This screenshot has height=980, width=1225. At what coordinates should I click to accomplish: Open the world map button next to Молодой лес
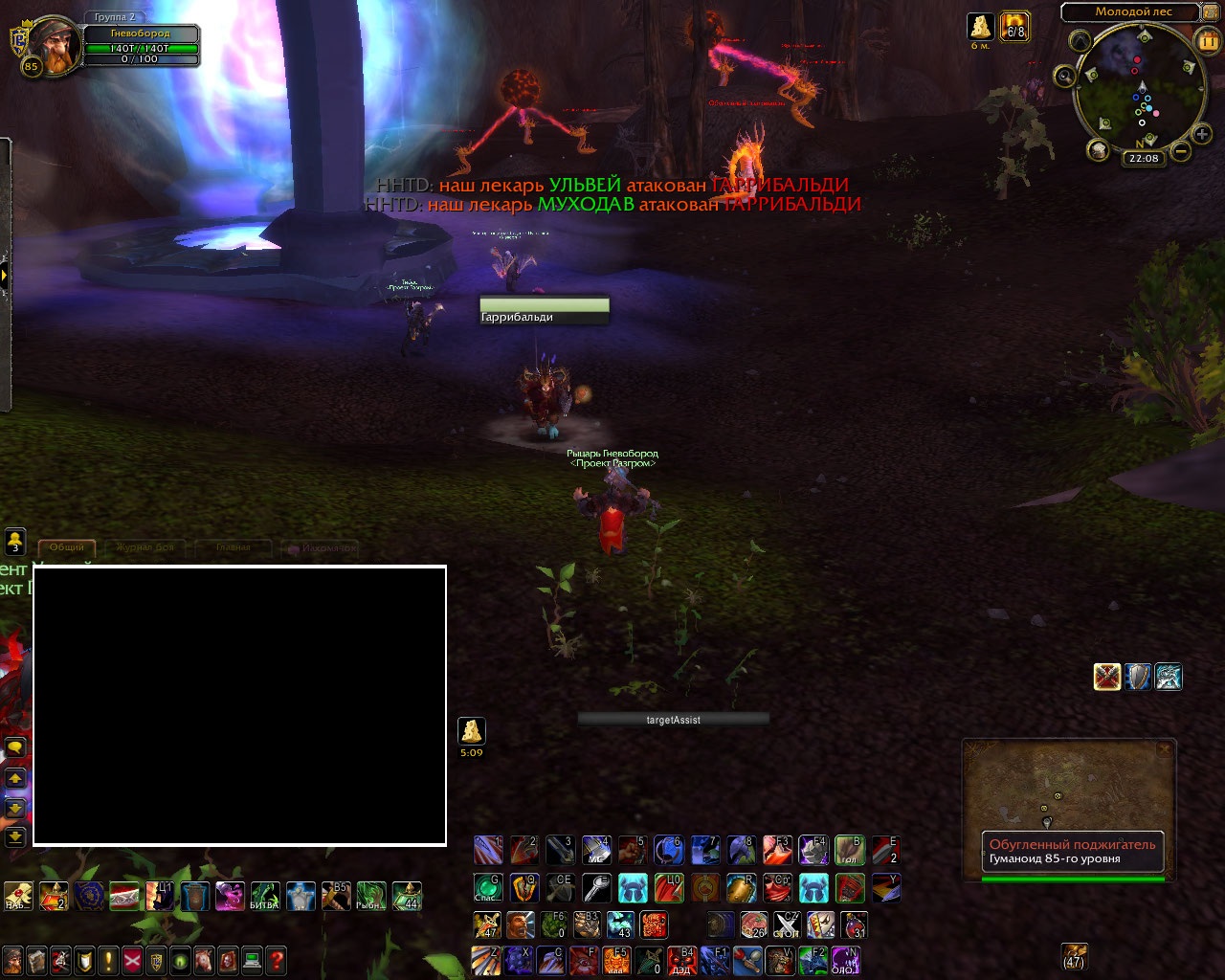click(x=1212, y=12)
